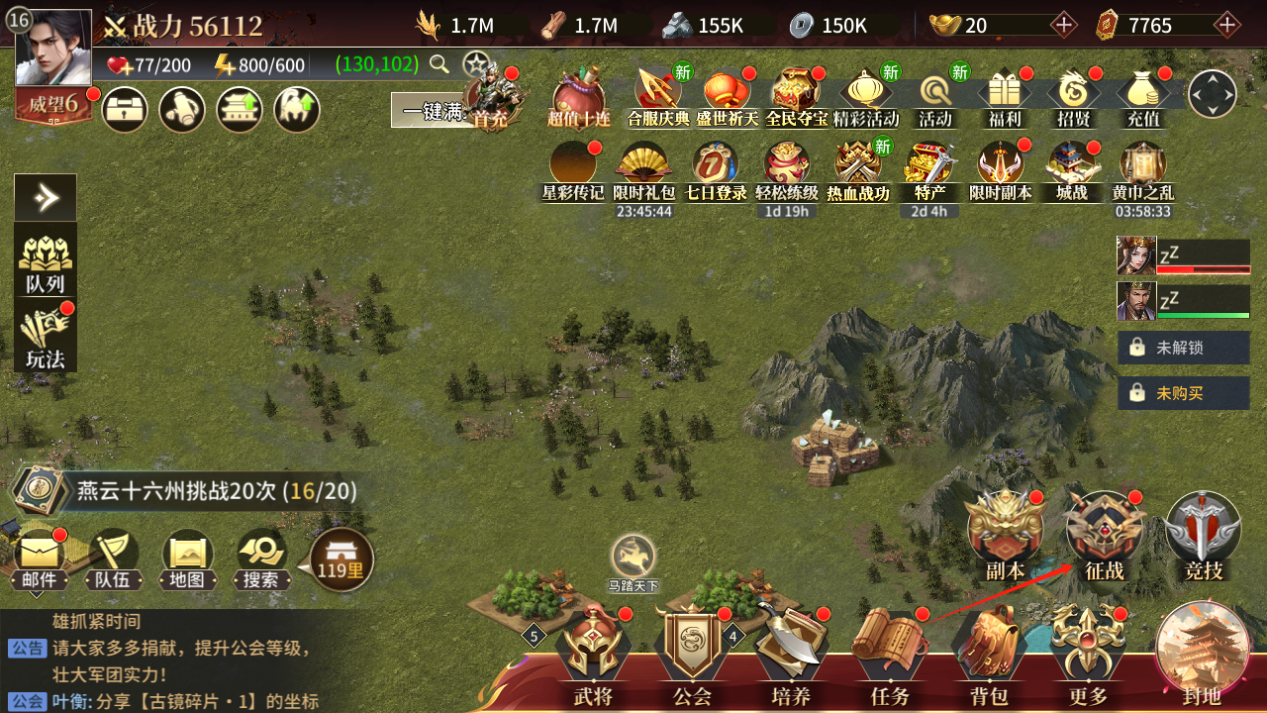
Task: Enter the 竞技 arena
Action: point(1203,536)
